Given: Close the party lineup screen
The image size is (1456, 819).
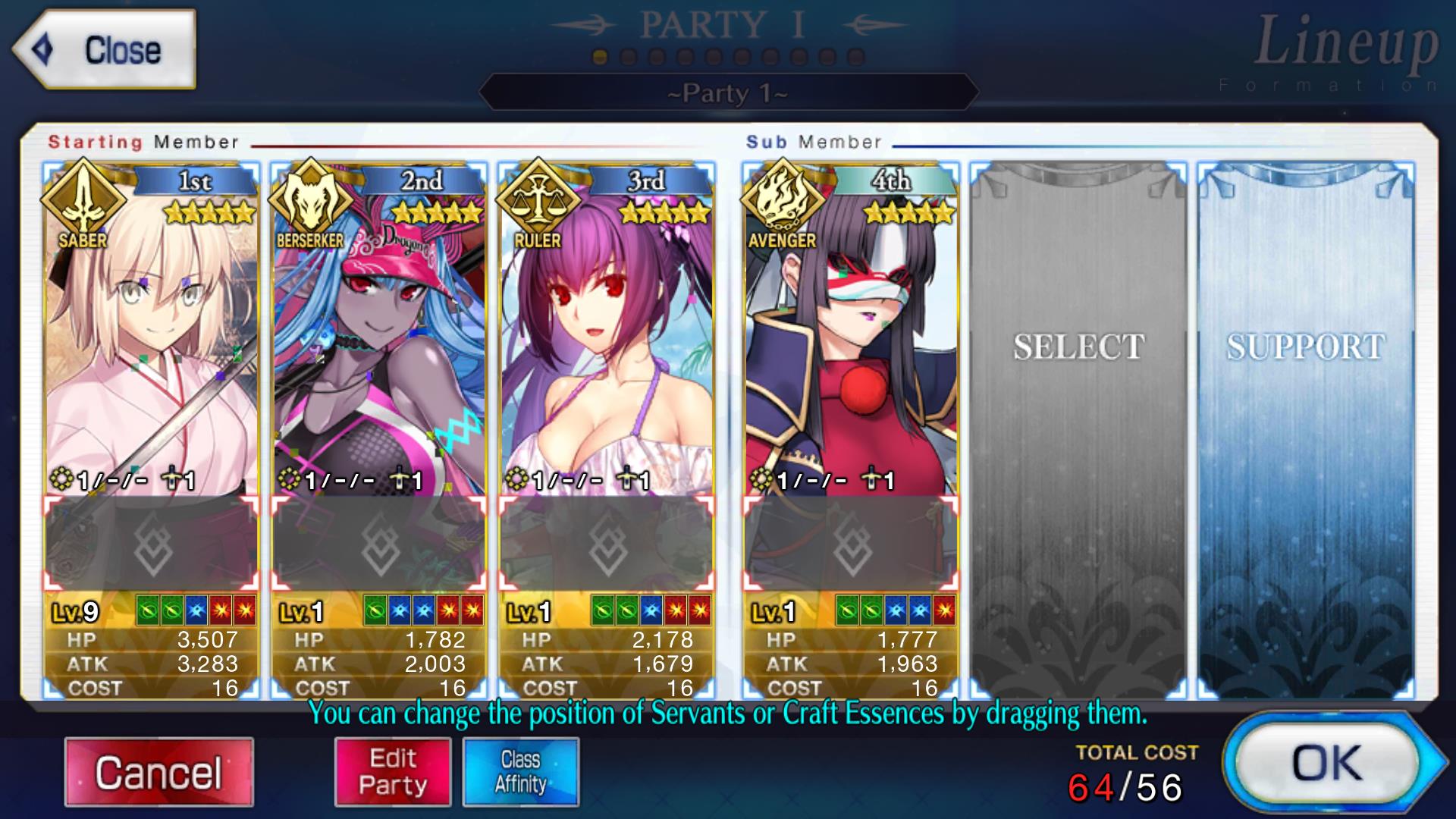Looking at the screenshot, I should pyautogui.click(x=105, y=50).
